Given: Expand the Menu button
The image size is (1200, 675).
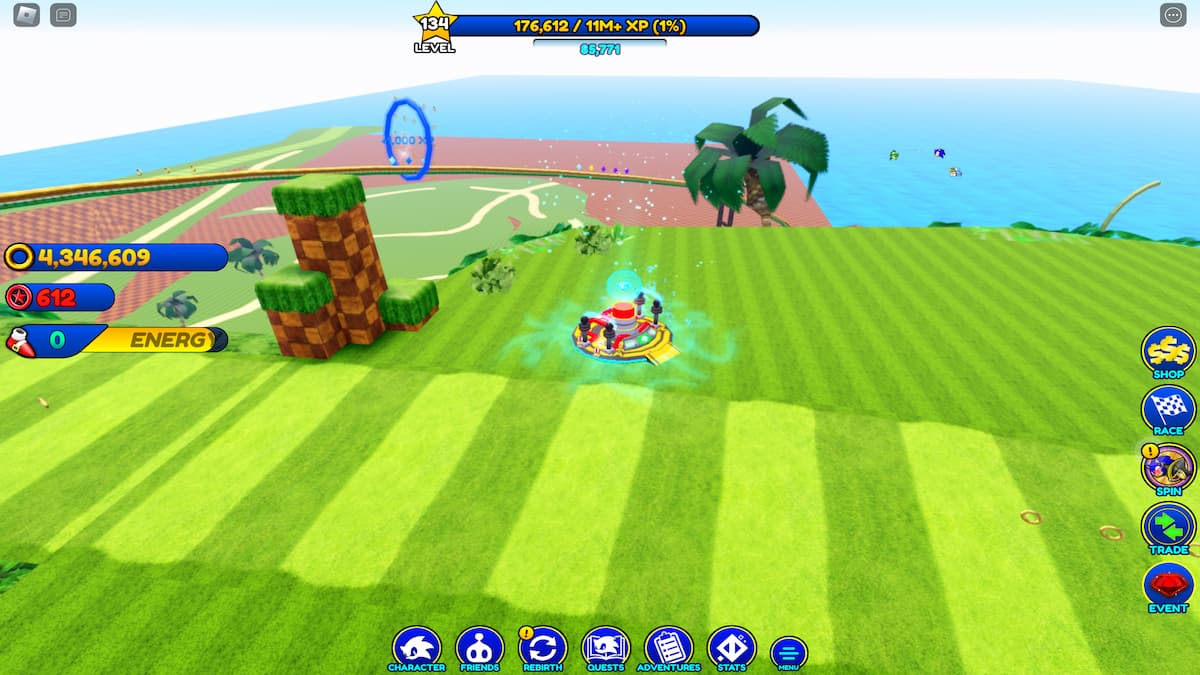Looking at the screenshot, I should click(x=789, y=653).
